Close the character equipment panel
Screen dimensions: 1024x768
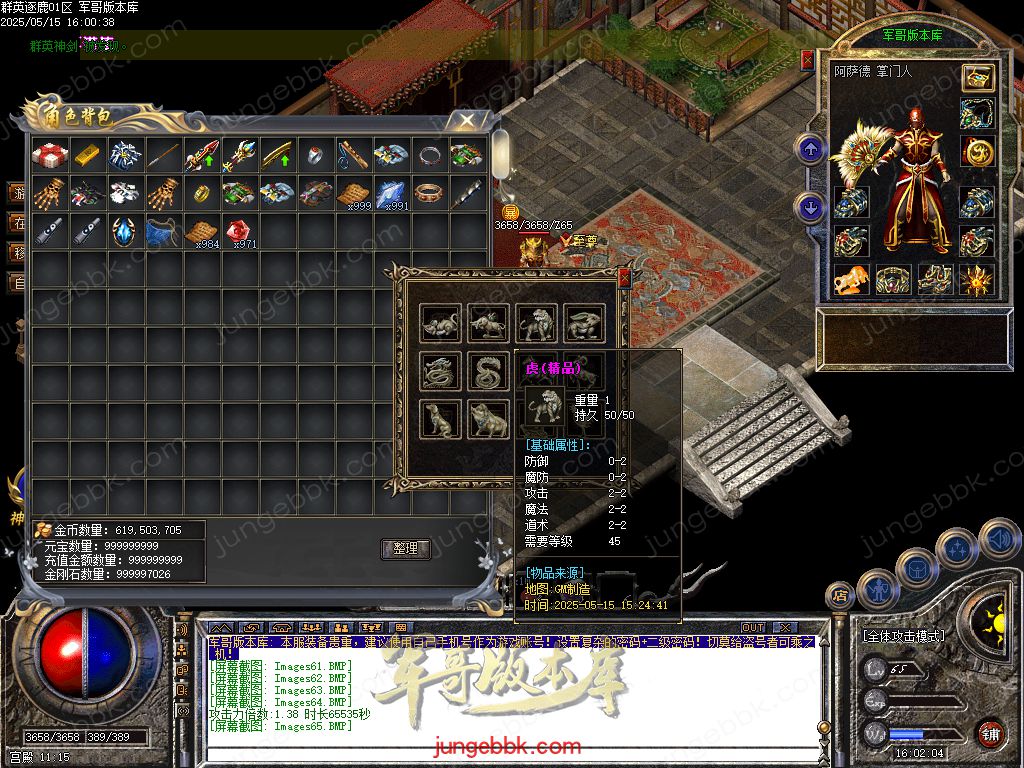pyautogui.click(x=808, y=60)
